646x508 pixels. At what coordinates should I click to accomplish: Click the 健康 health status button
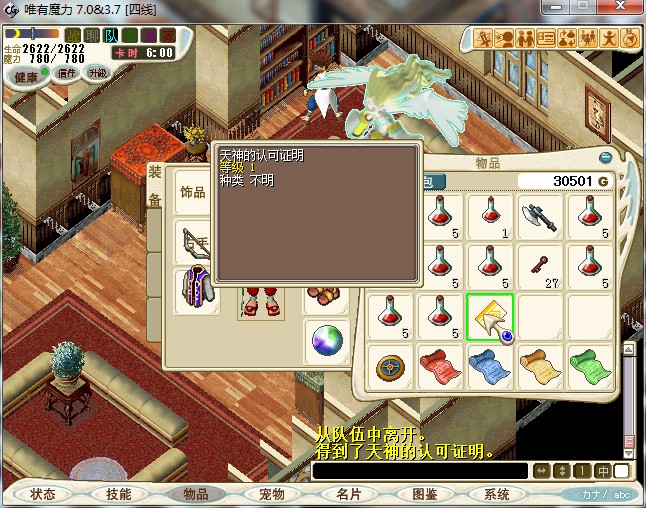pos(27,76)
